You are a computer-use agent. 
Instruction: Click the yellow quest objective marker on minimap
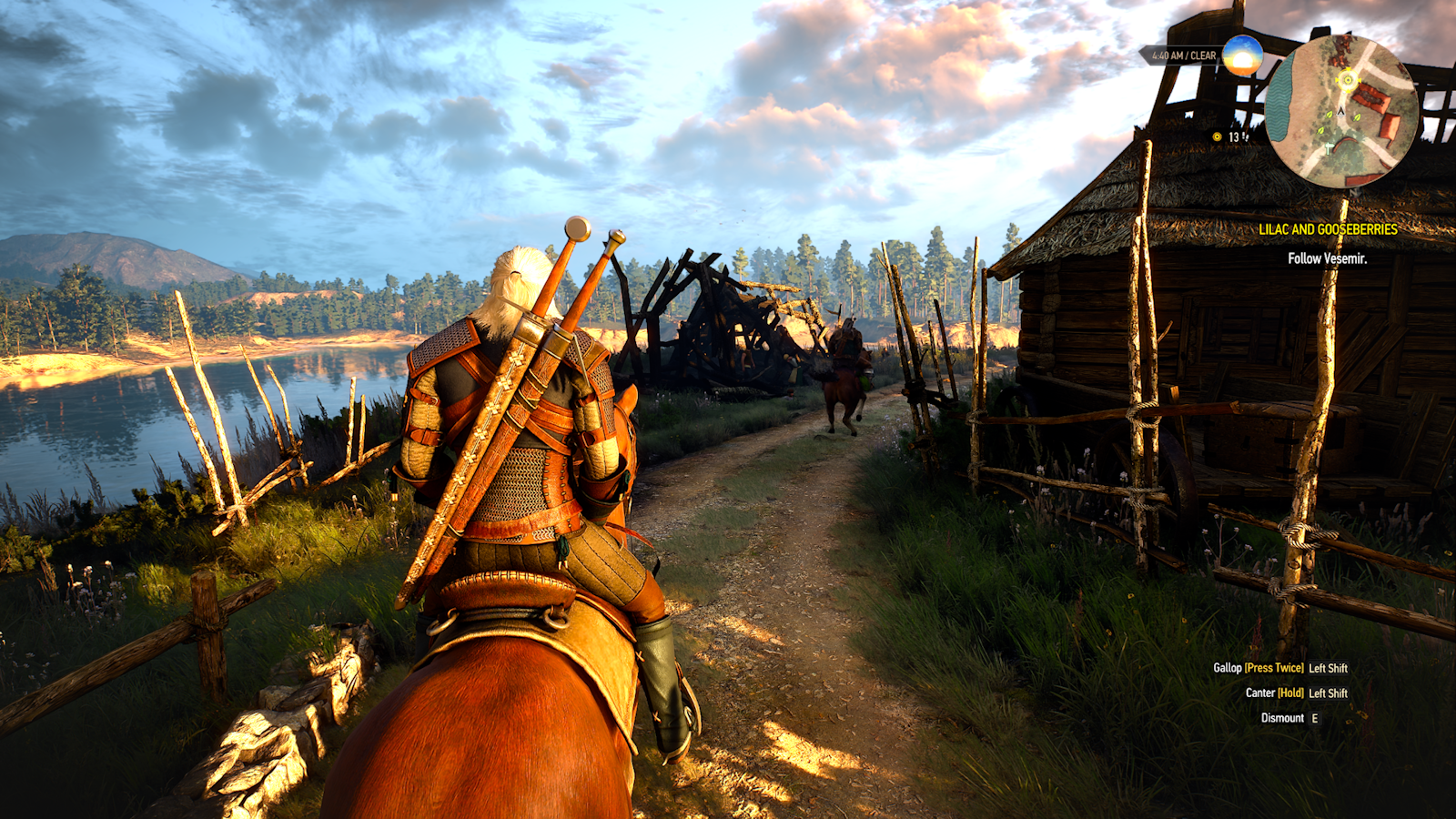1348,80
